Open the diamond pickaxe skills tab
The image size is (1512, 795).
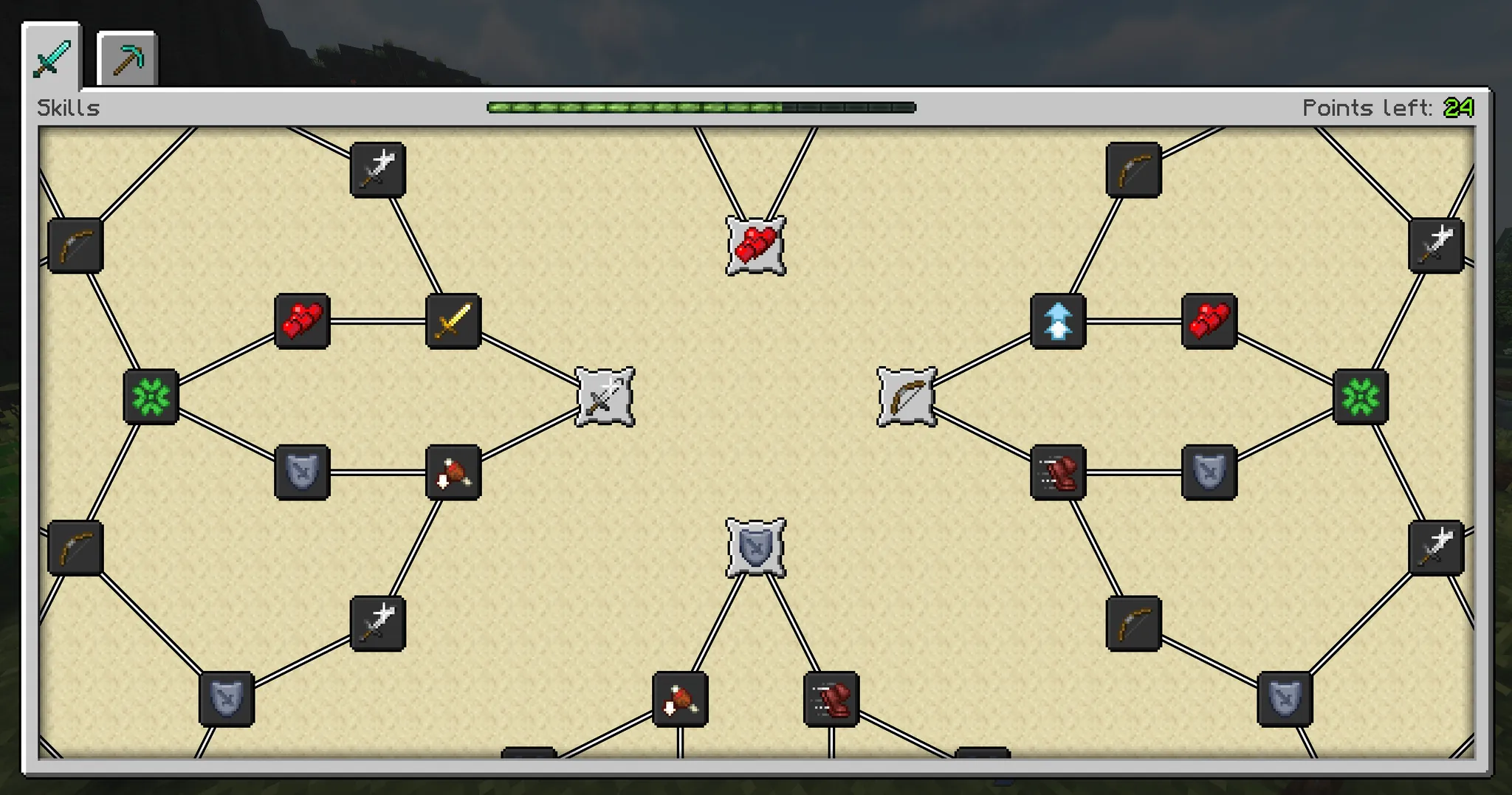(x=127, y=60)
